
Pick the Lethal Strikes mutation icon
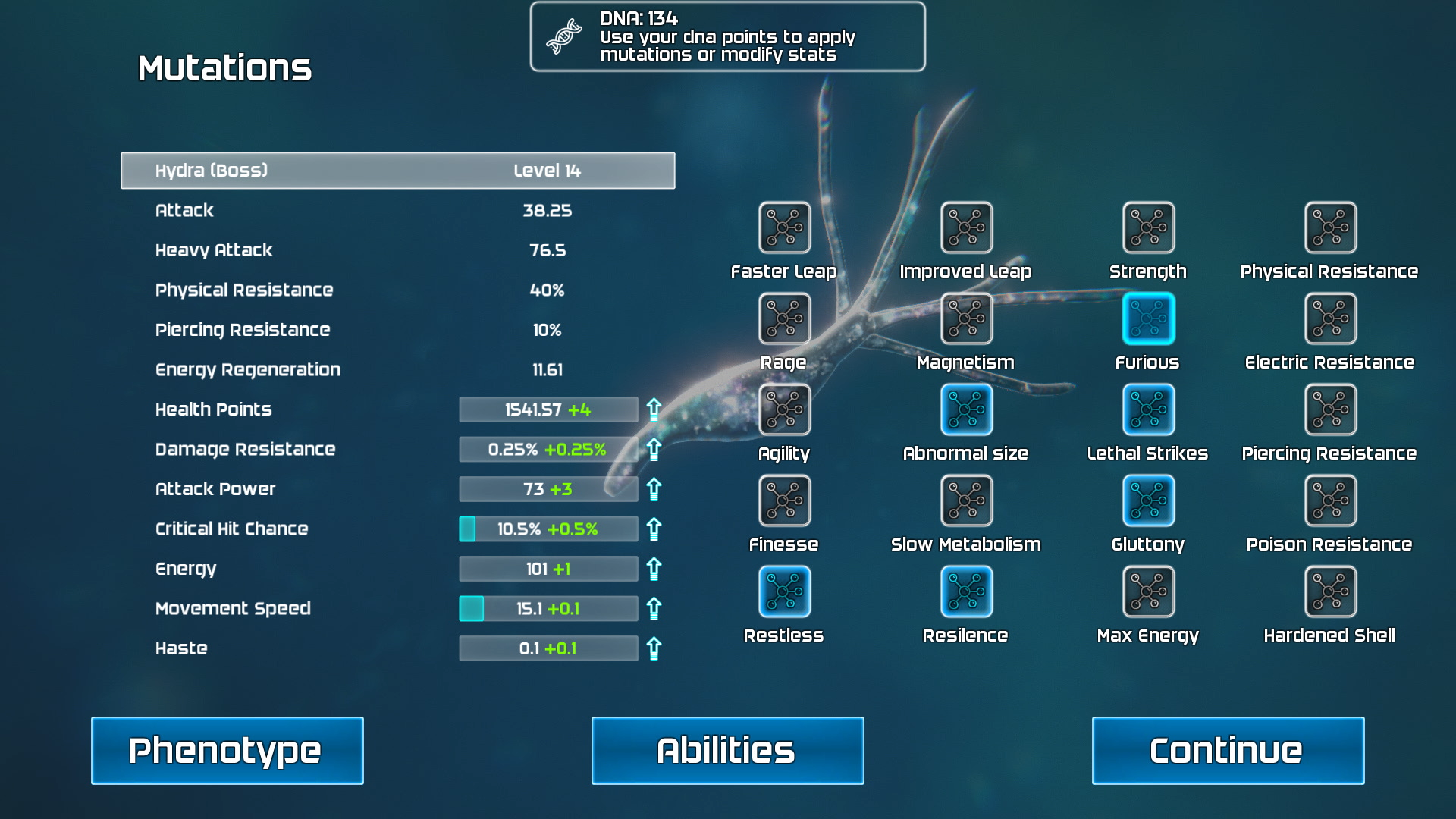pos(1148,409)
